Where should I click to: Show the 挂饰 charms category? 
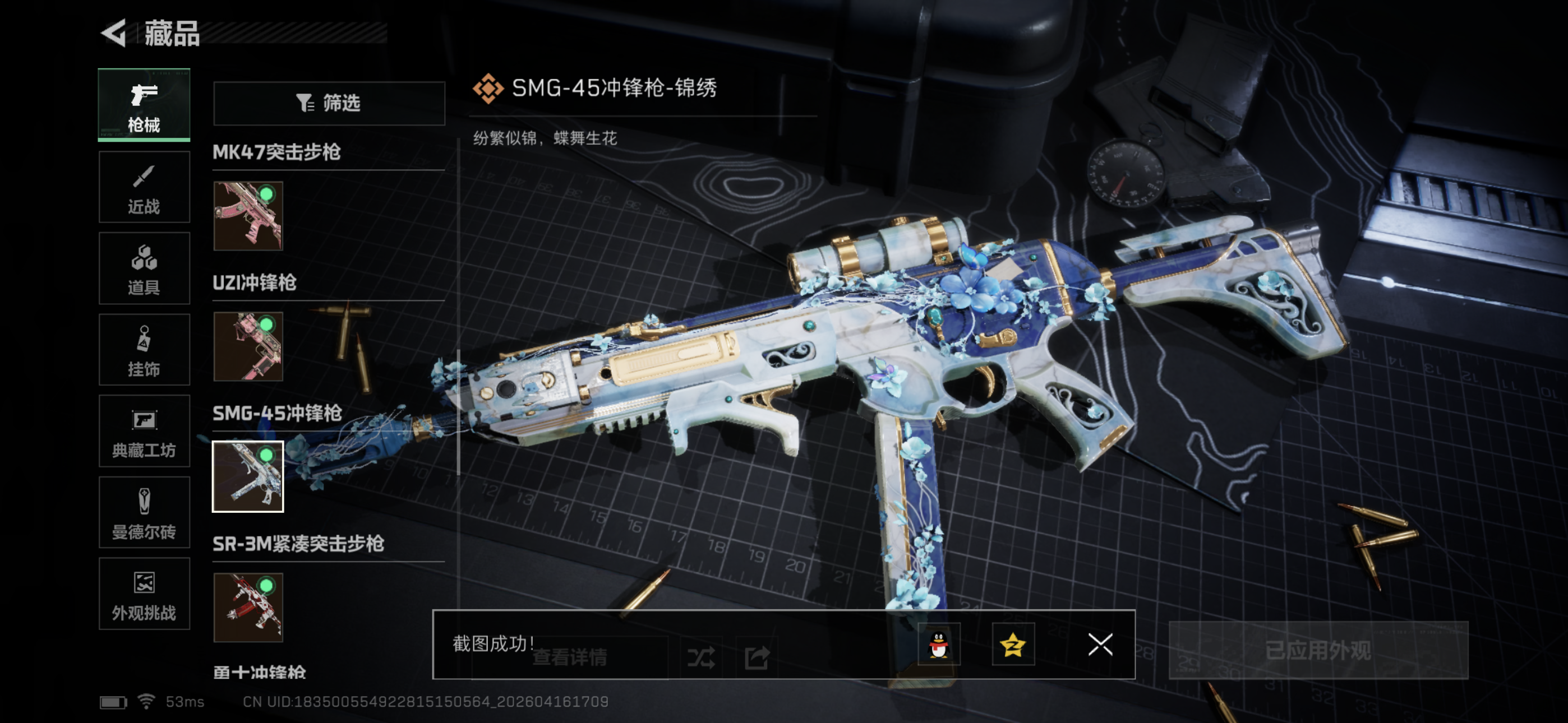click(x=144, y=350)
